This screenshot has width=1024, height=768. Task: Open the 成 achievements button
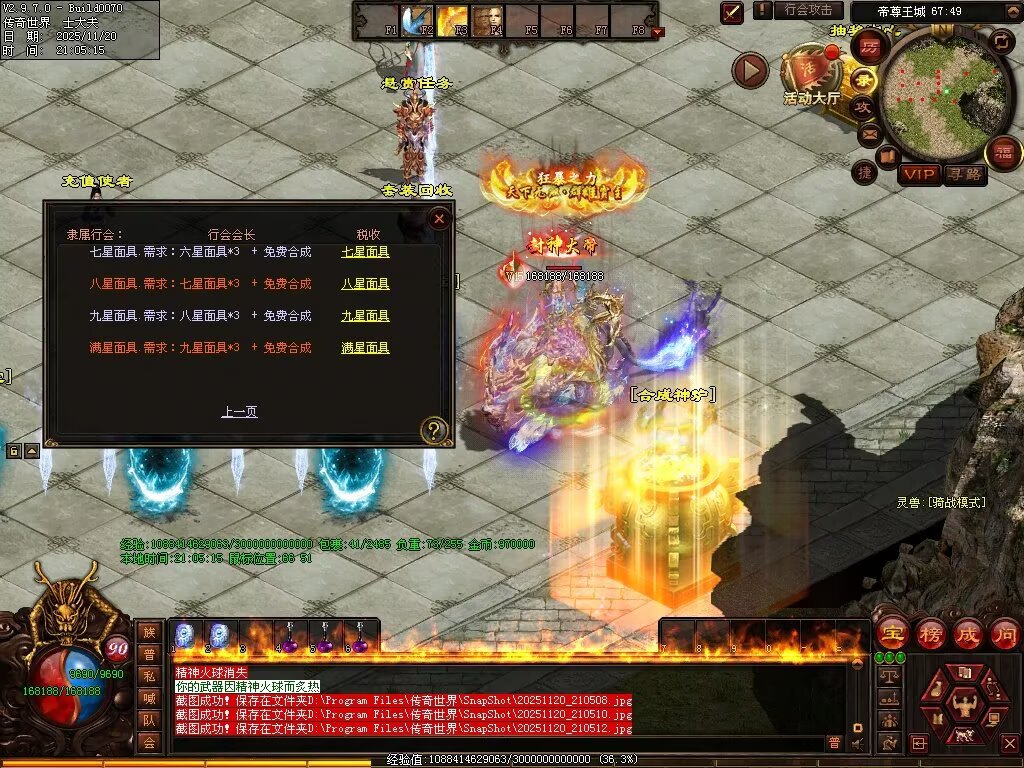pyautogui.click(x=966, y=634)
